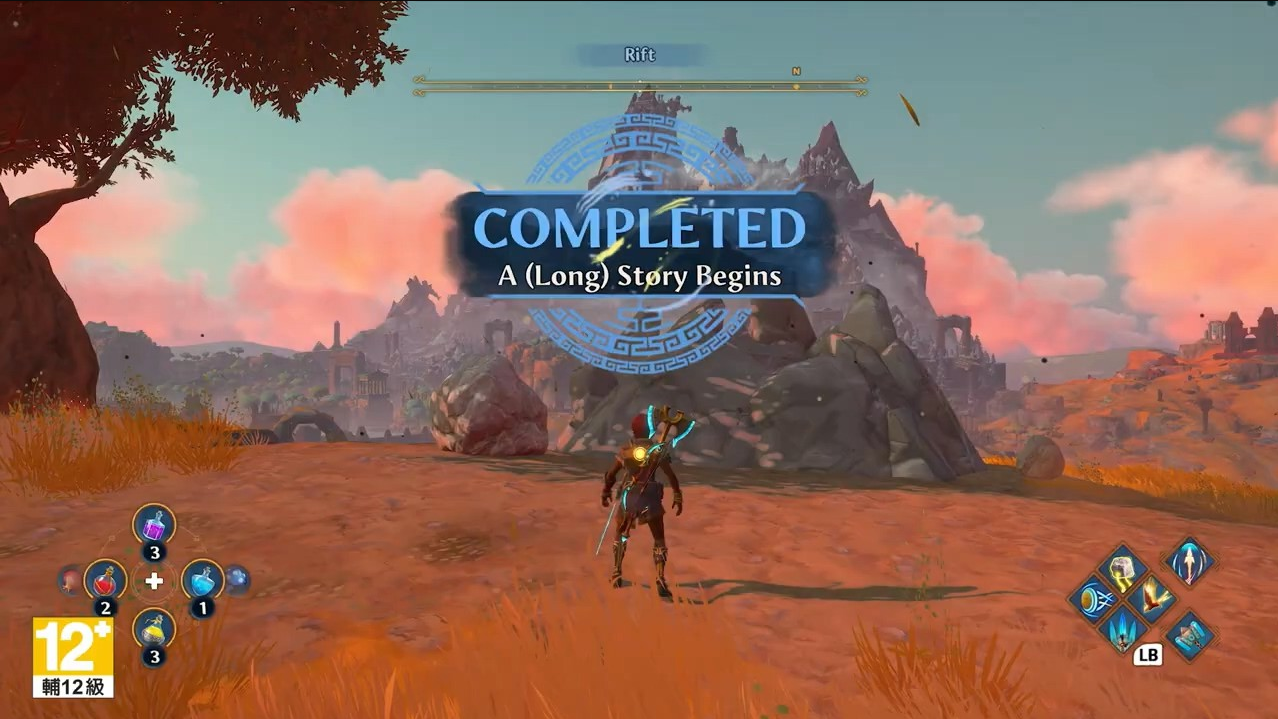Click the compass bar below Rift

point(640,86)
